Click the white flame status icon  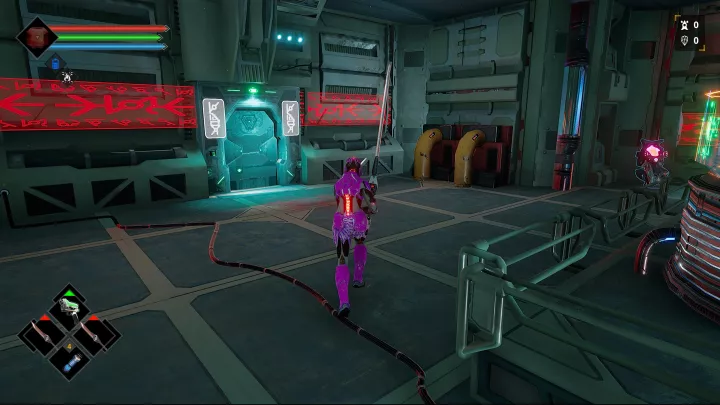pyautogui.click(x=67, y=76)
